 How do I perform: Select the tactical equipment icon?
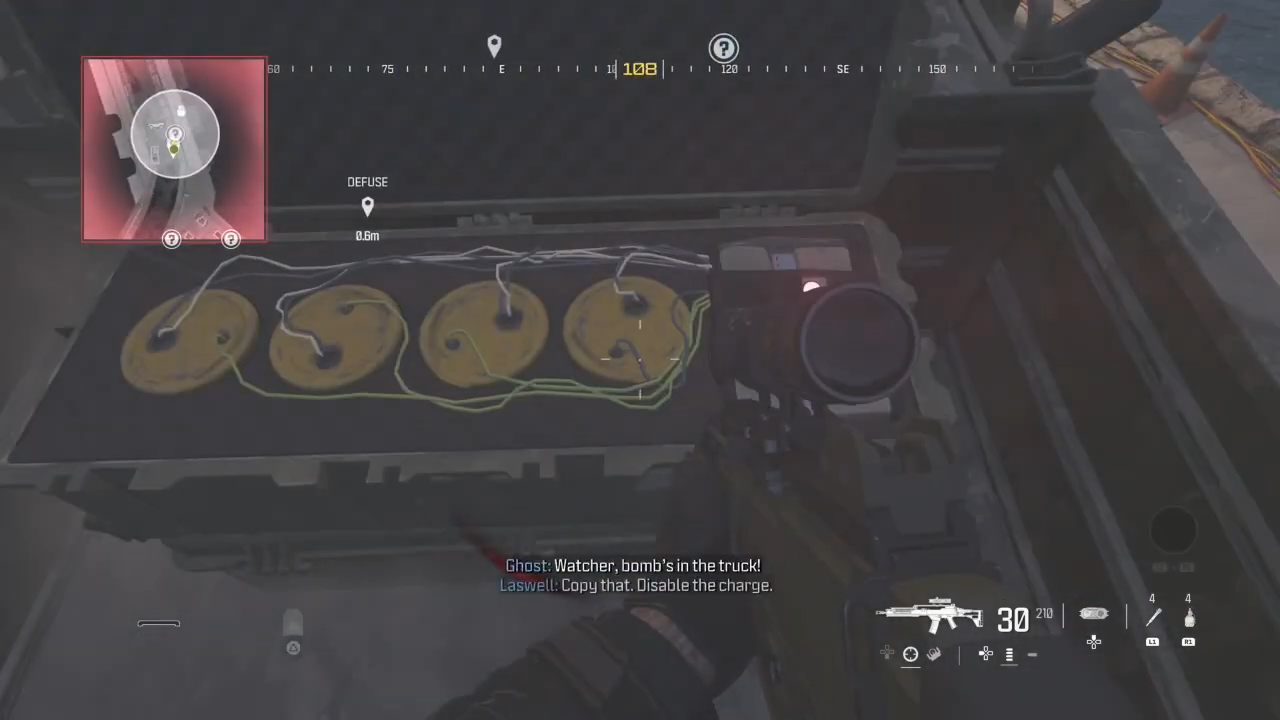click(x=934, y=654)
